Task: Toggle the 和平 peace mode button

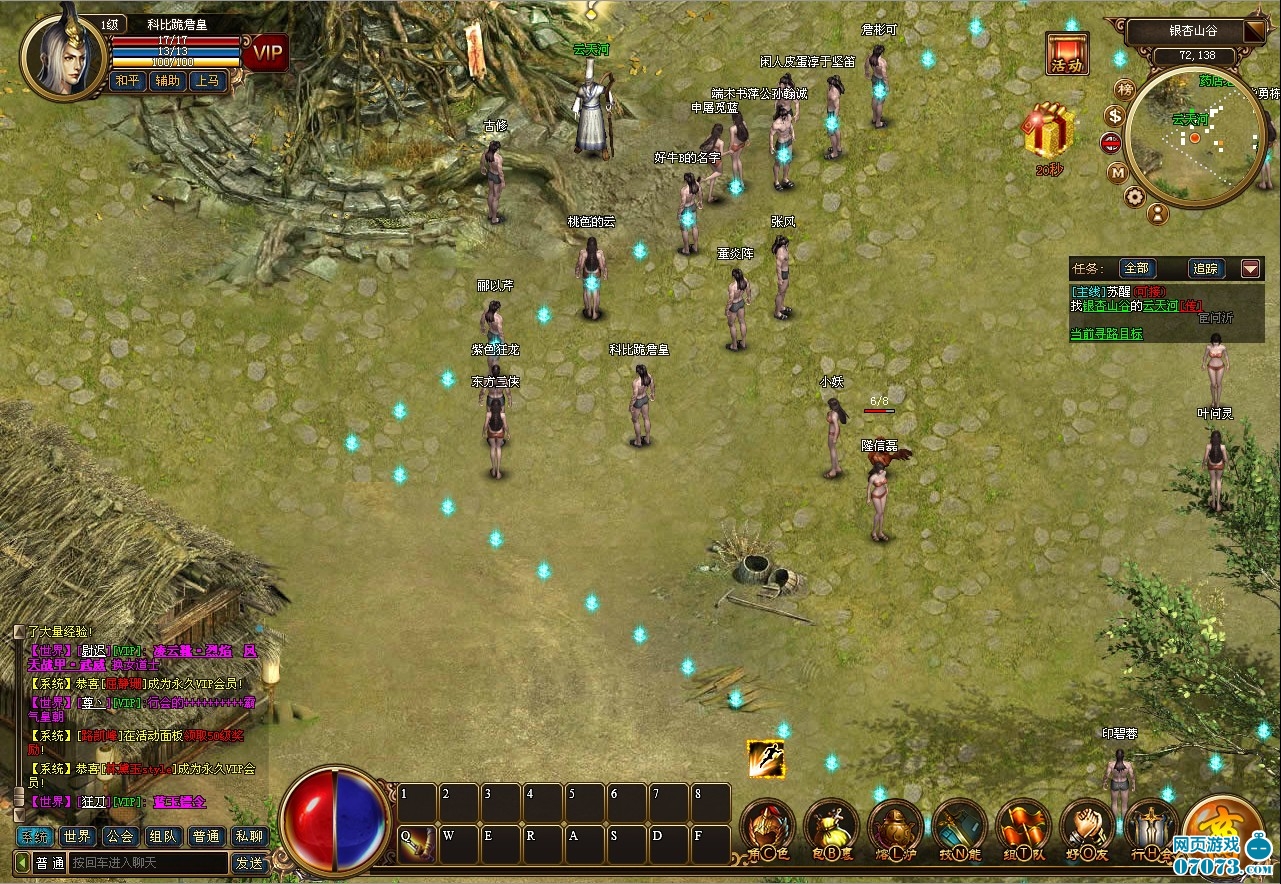Action: [126, 81]
